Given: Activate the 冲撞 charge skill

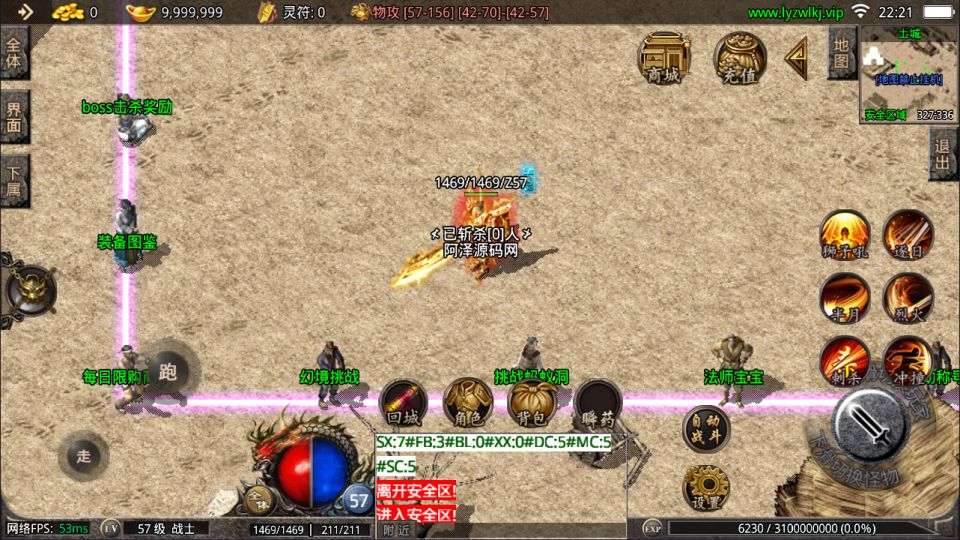Looking at the screenshot, I should [906, 361].
